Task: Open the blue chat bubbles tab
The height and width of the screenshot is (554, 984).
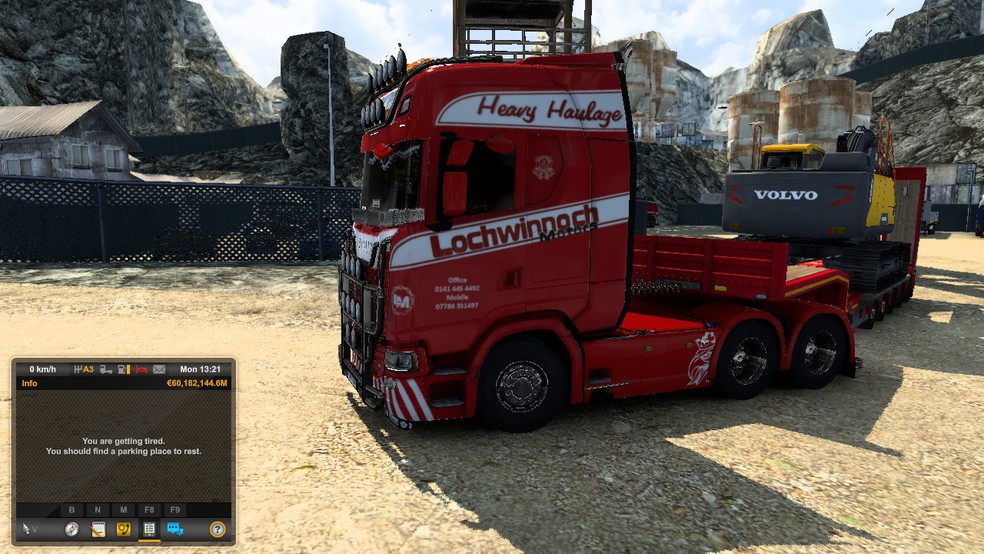Action: coord(175,529)
